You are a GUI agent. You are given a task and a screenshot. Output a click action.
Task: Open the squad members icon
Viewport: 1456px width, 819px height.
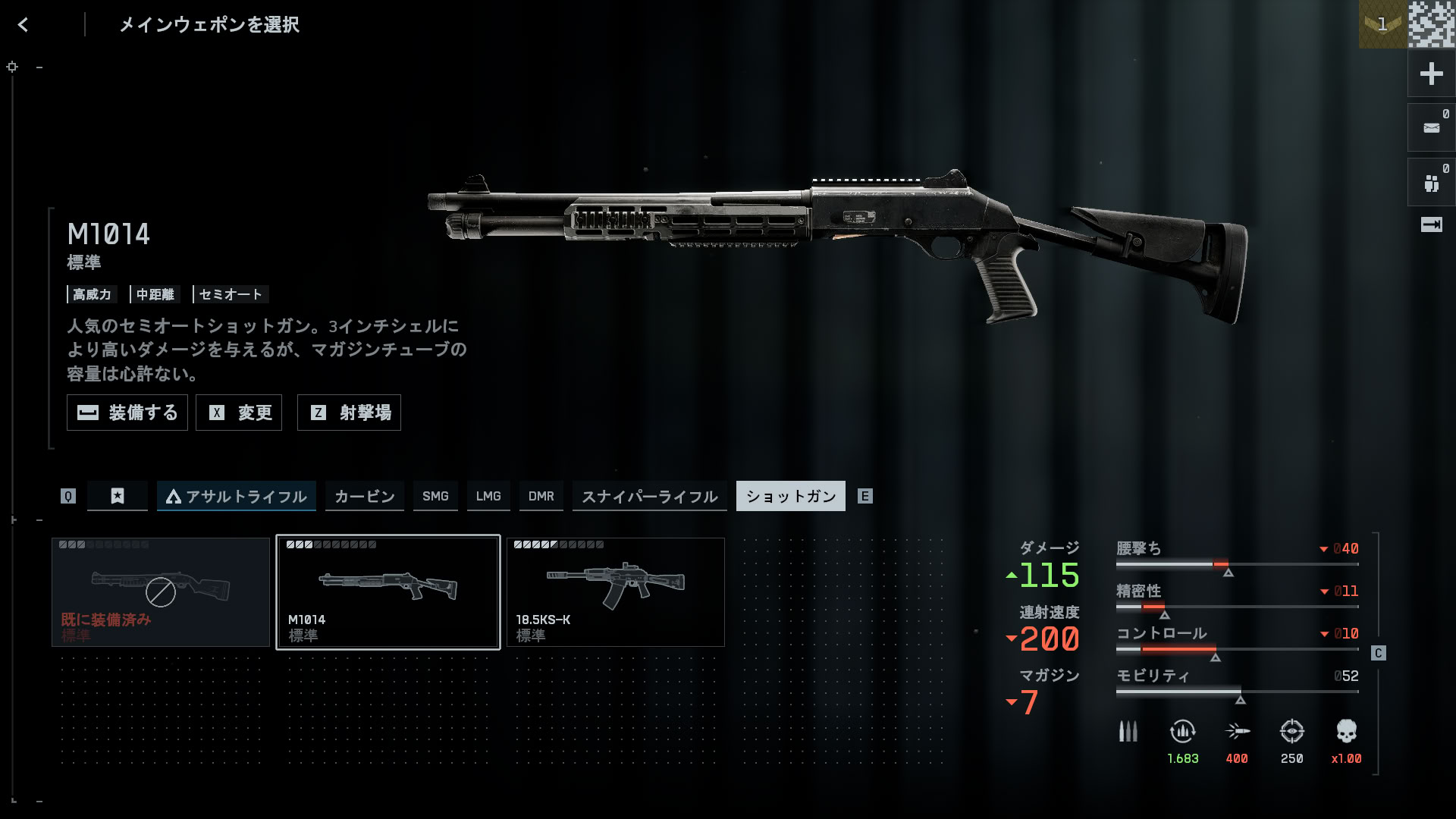[1431, 183]
